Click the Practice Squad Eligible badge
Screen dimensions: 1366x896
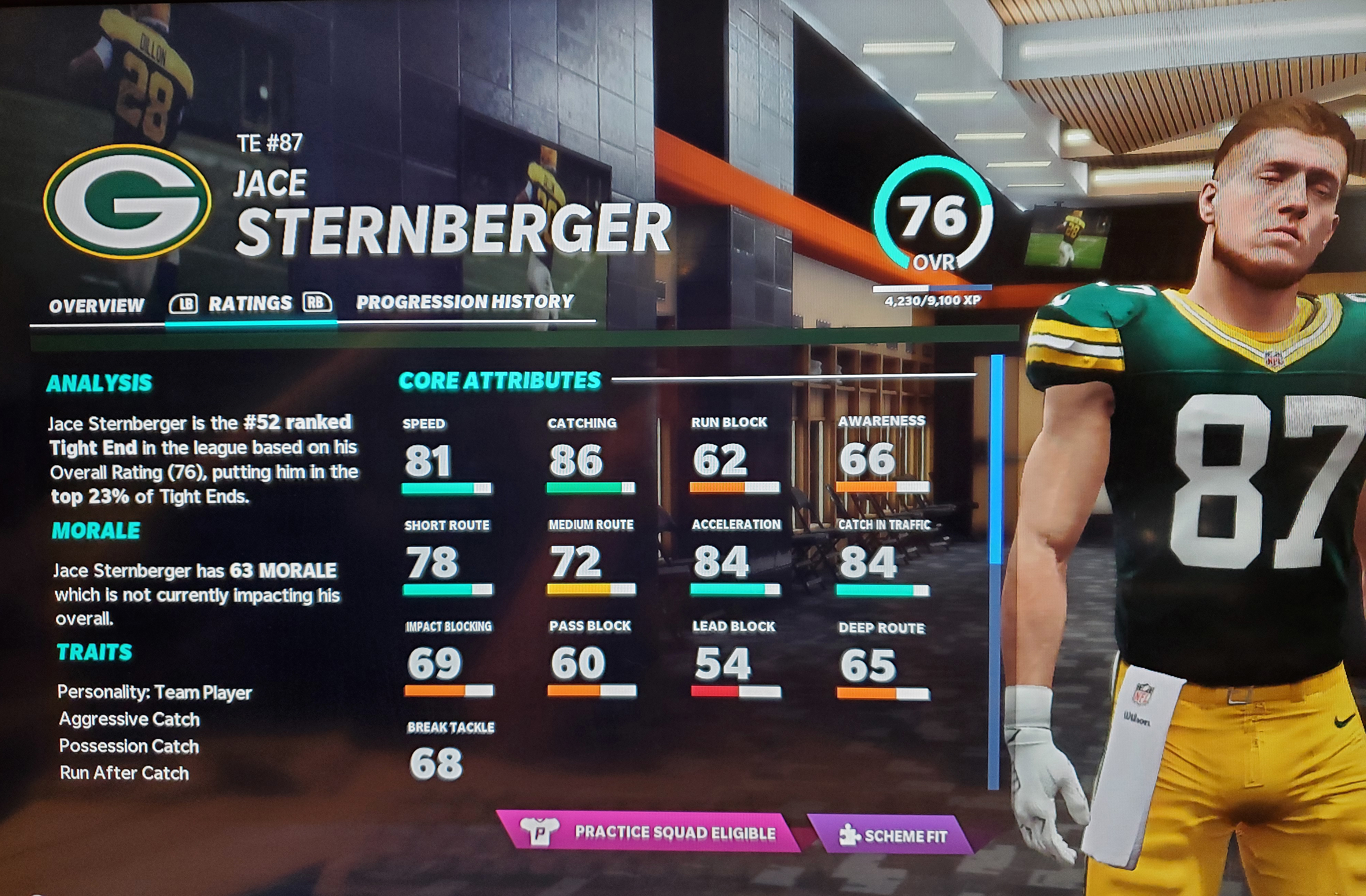(649, 832)
